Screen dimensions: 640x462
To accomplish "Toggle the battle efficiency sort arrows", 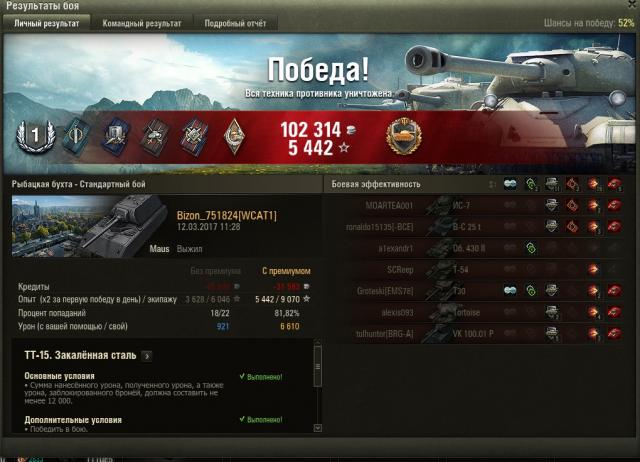I will coord(491,184).
